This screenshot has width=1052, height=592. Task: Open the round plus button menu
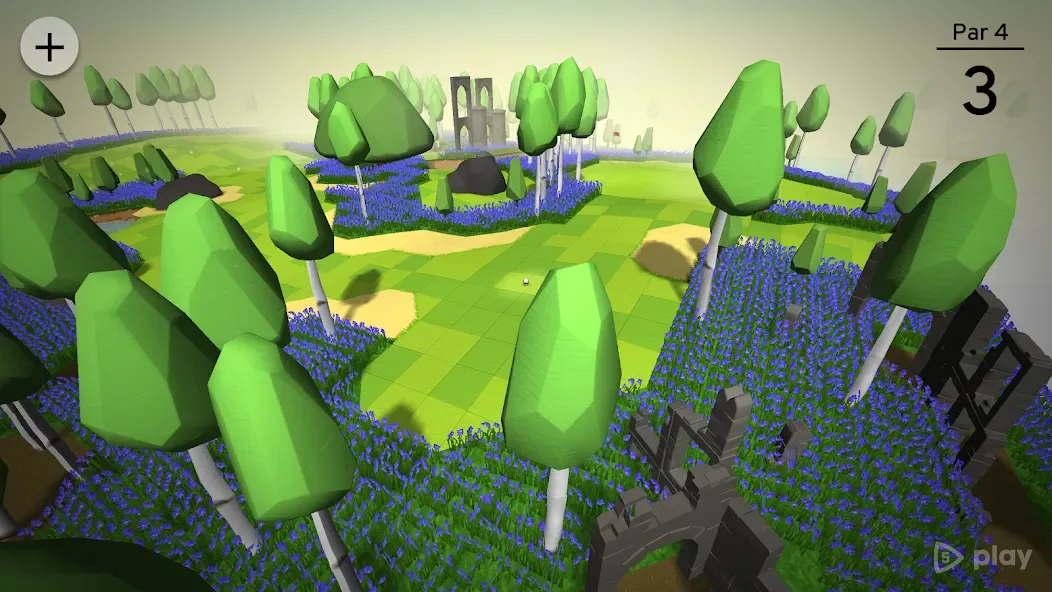click(49, 47)
